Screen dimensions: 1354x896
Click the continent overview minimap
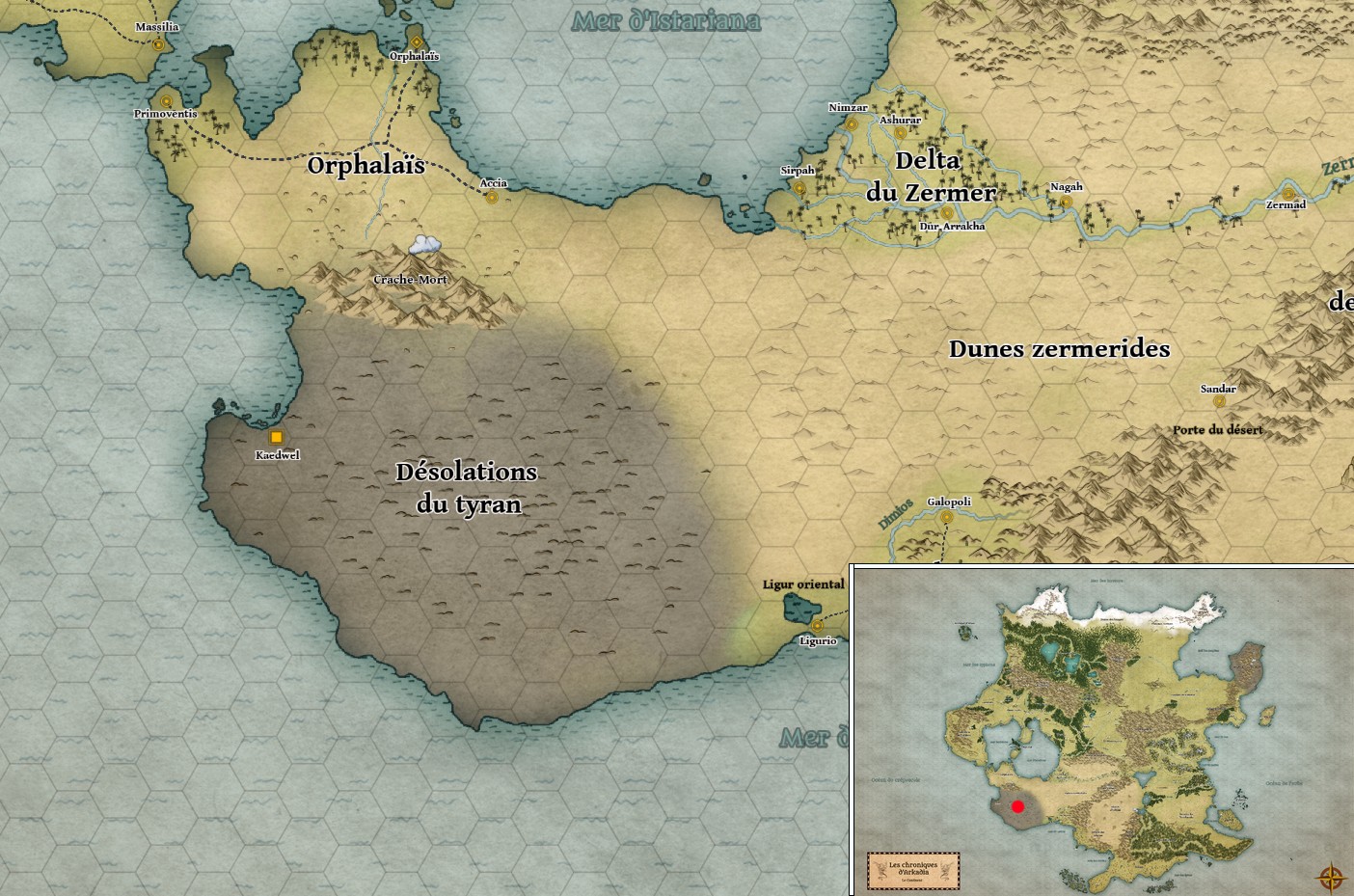(1102, 729)
